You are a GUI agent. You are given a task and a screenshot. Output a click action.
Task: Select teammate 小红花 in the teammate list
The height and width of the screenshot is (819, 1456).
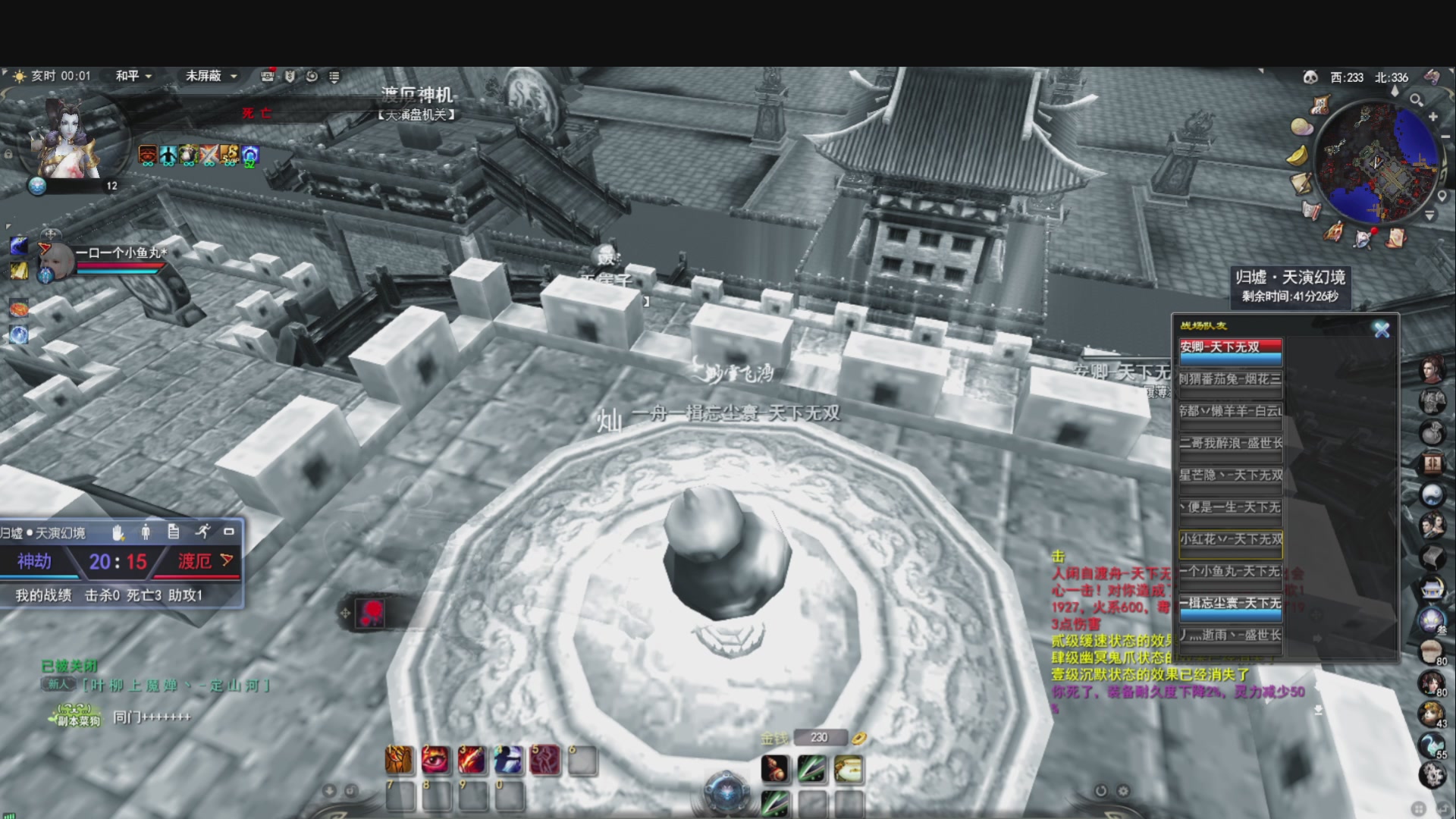(x=1230, y=540)
